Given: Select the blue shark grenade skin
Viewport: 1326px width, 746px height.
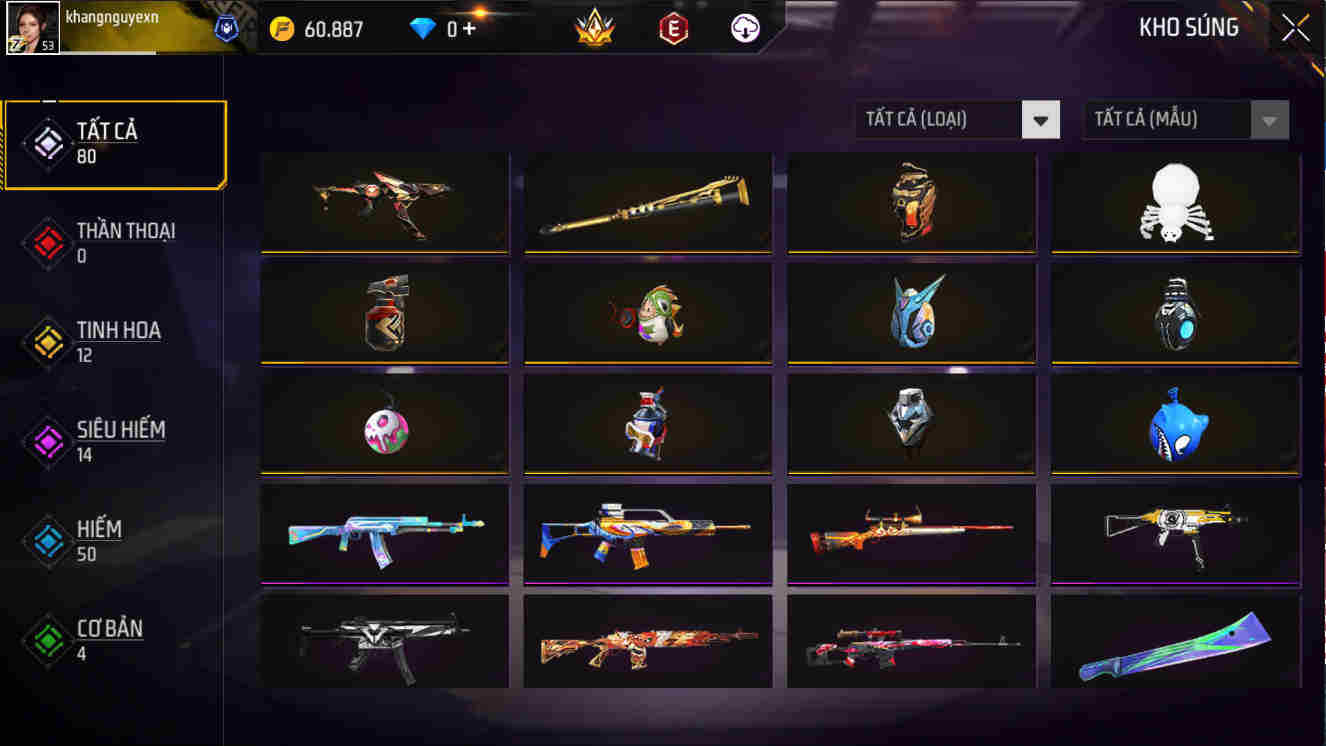Looking at the screenshot, I should [1174, 425].
